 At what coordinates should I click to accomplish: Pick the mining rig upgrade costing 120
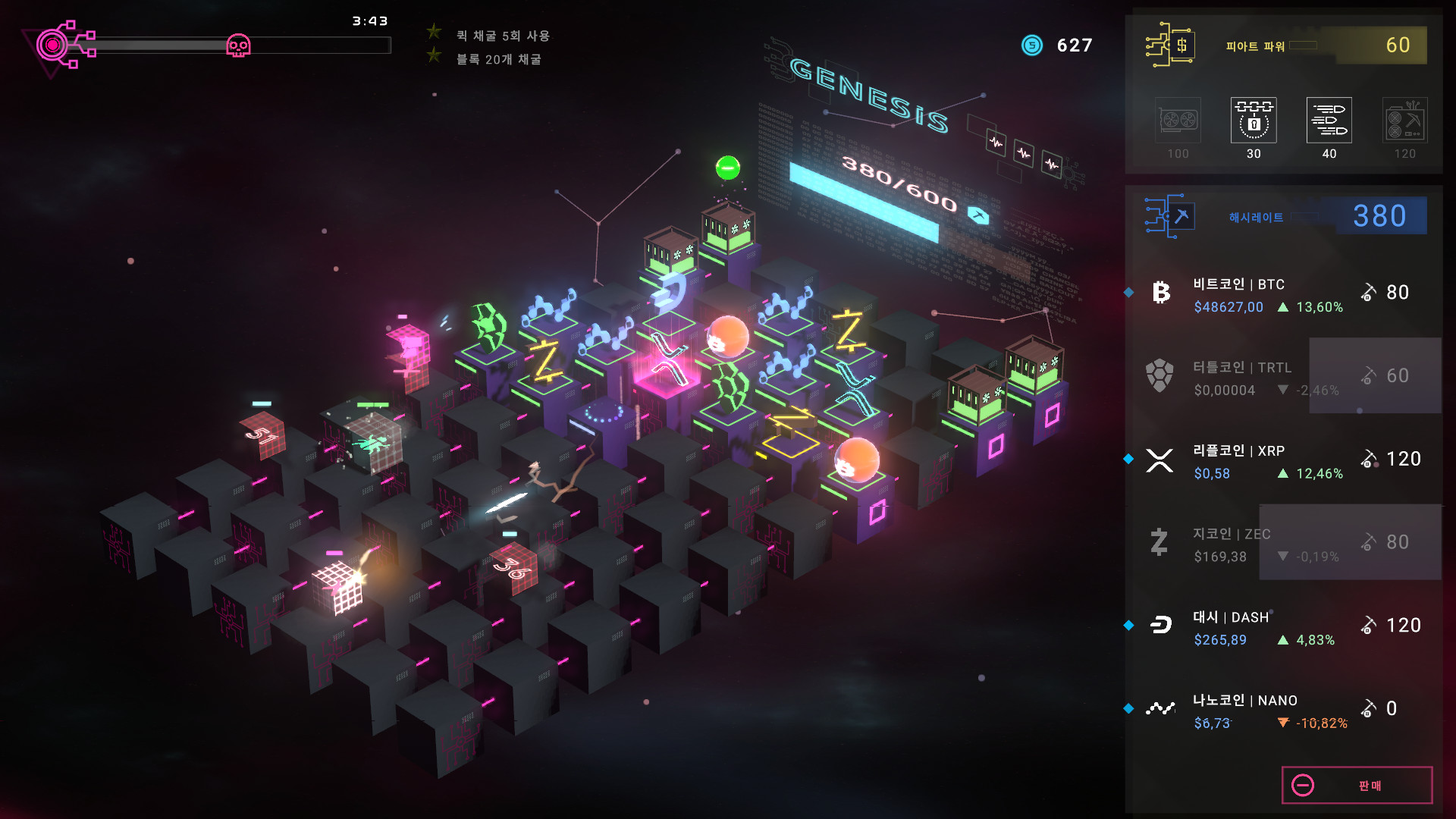[x=1404, y=121]
